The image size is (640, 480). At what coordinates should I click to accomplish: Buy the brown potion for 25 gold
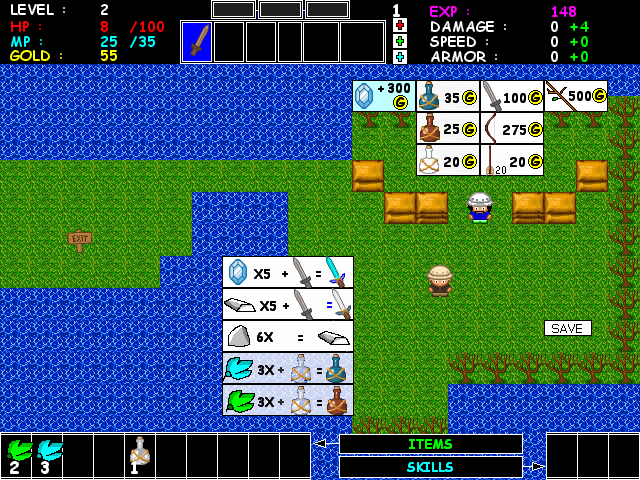[x=448, y=128]
